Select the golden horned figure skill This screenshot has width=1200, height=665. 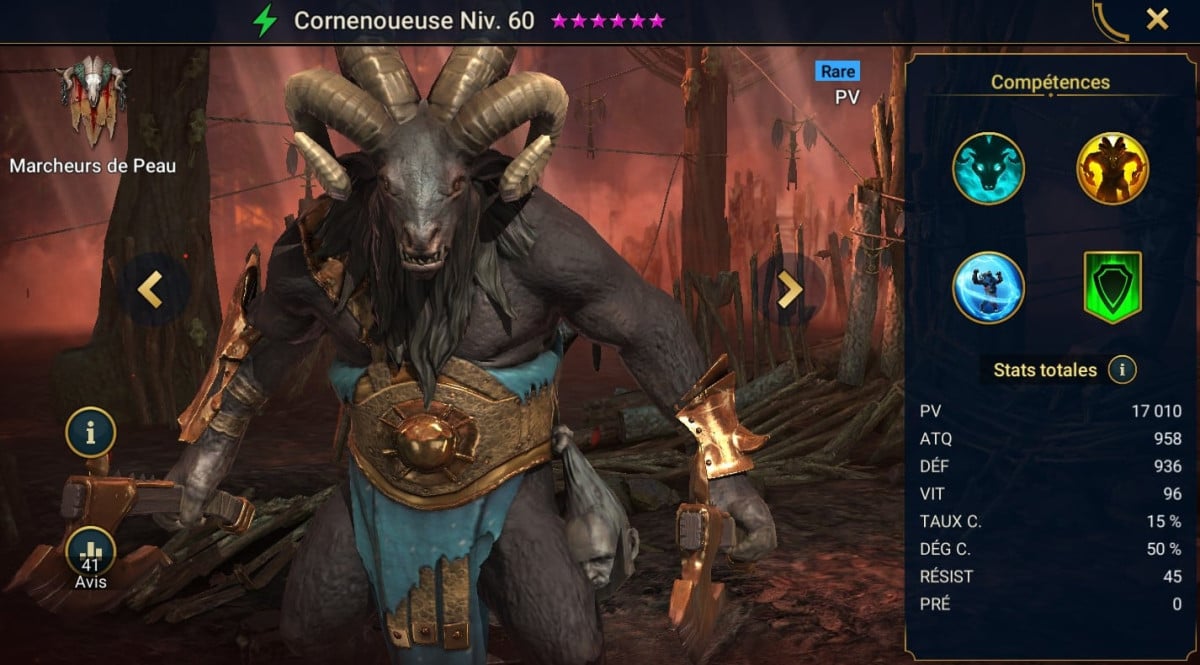pos(1112,168)
